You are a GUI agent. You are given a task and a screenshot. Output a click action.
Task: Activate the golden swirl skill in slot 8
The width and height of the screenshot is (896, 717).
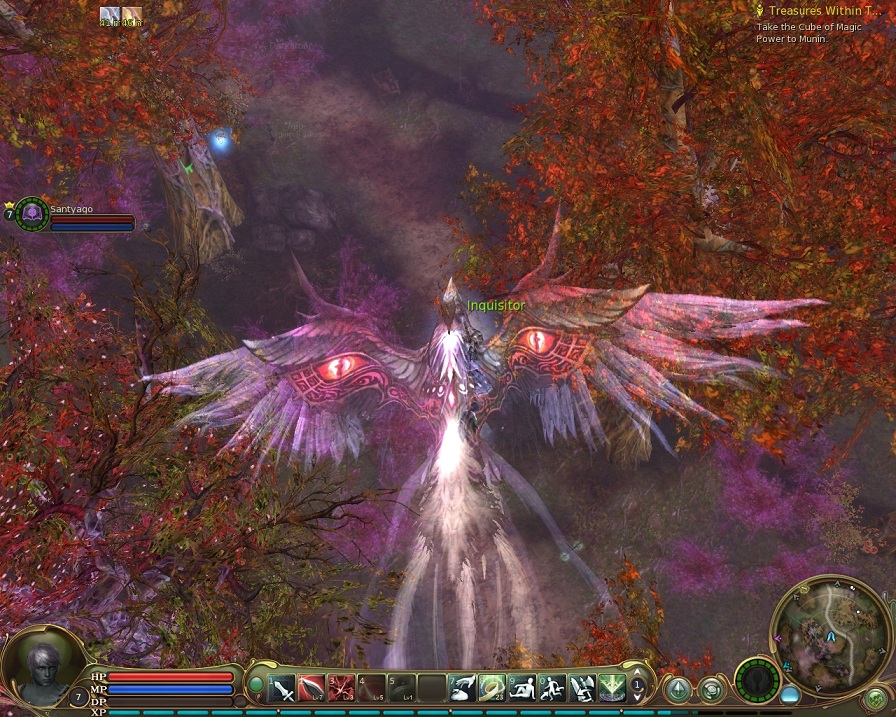492,688
